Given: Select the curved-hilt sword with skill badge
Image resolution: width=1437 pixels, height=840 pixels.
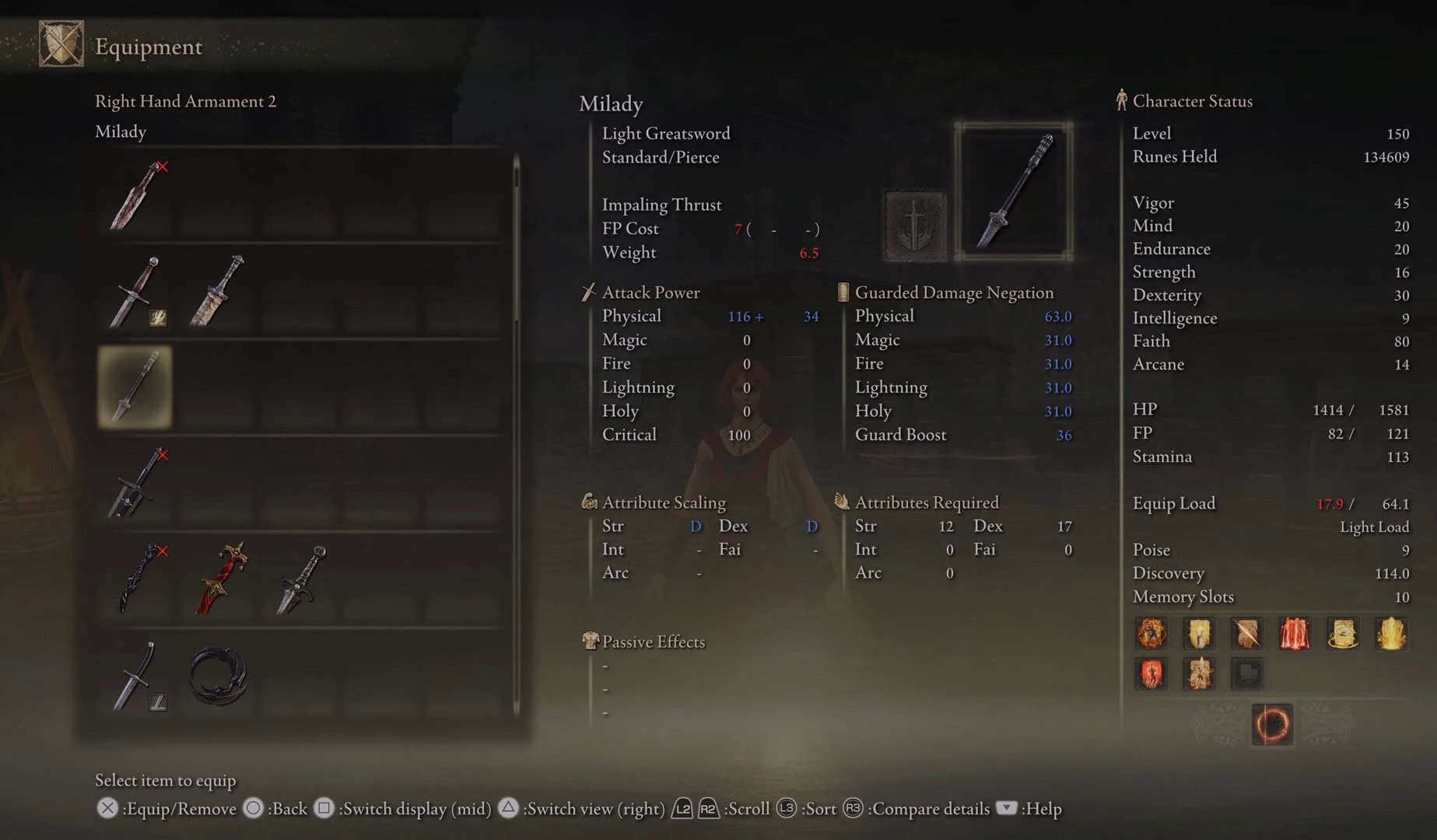Looking at the screenshot, I should tap(137, 676).
